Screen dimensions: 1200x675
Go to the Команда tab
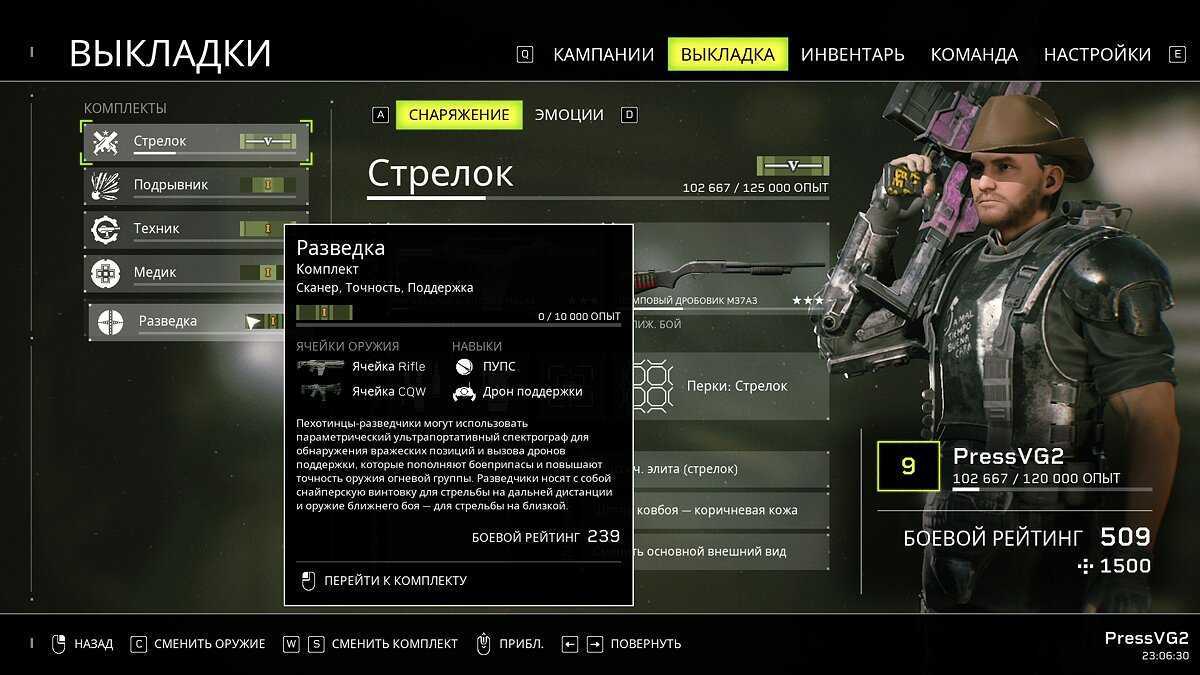click(x=973, y=54)
